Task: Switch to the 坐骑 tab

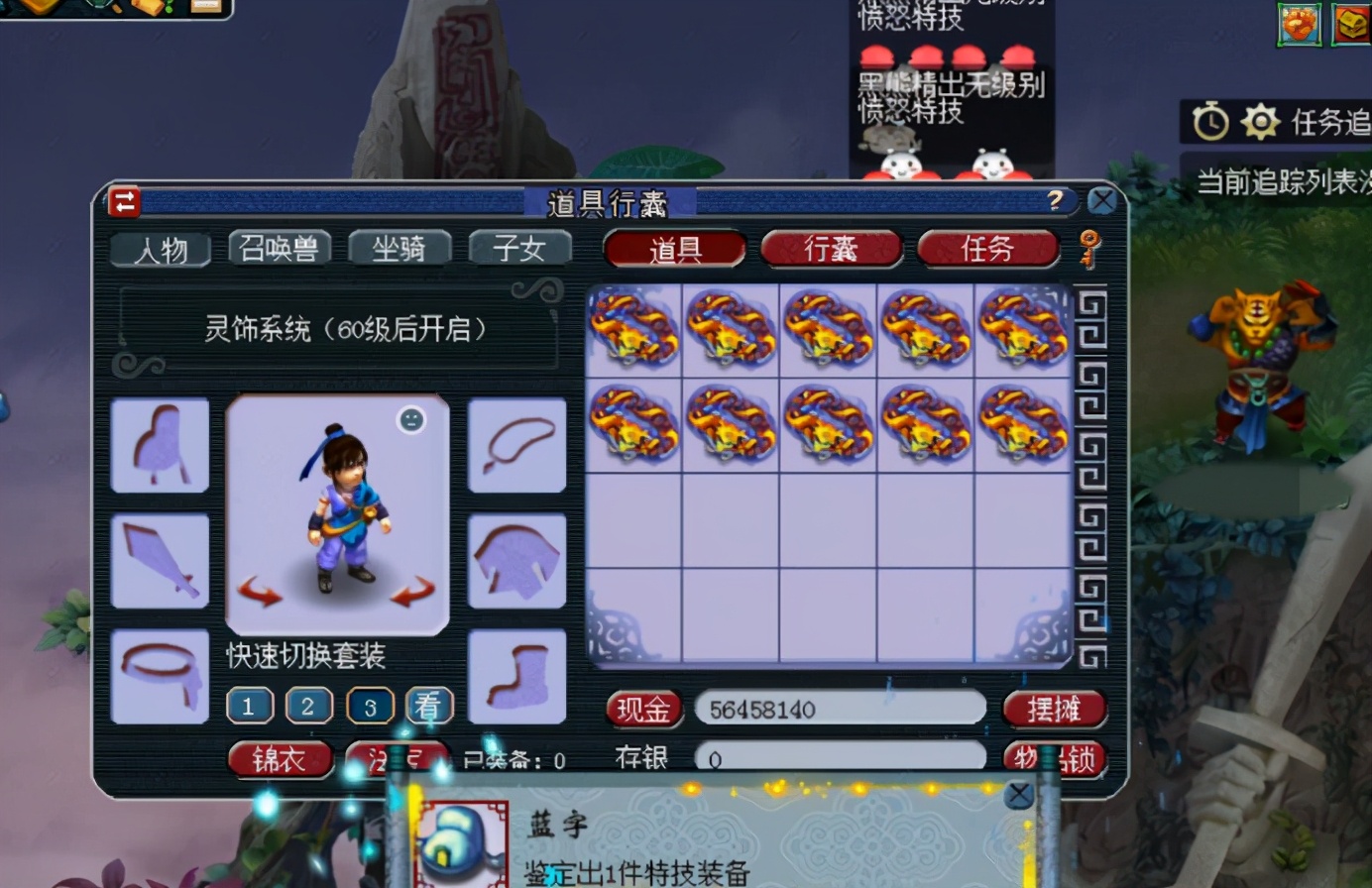Action: pyautogui.click(x=400, y=251)
